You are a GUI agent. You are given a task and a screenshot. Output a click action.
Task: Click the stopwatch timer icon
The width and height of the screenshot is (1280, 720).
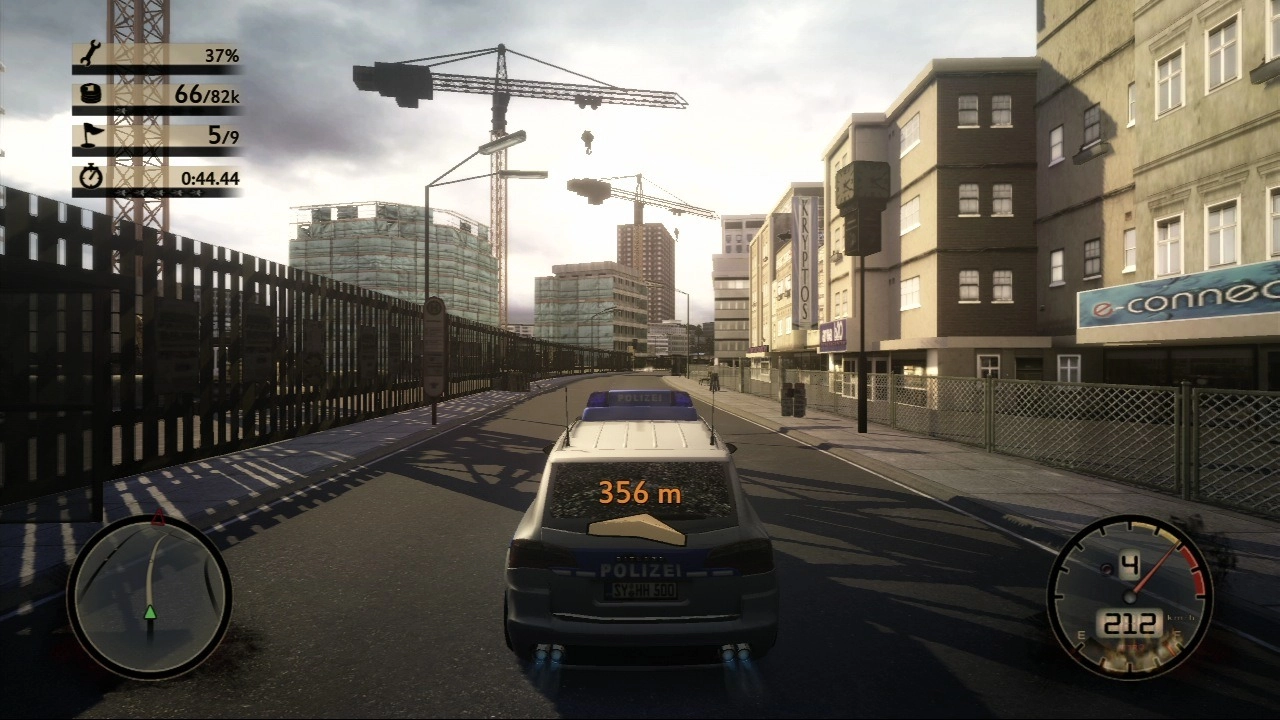(90, 178)
